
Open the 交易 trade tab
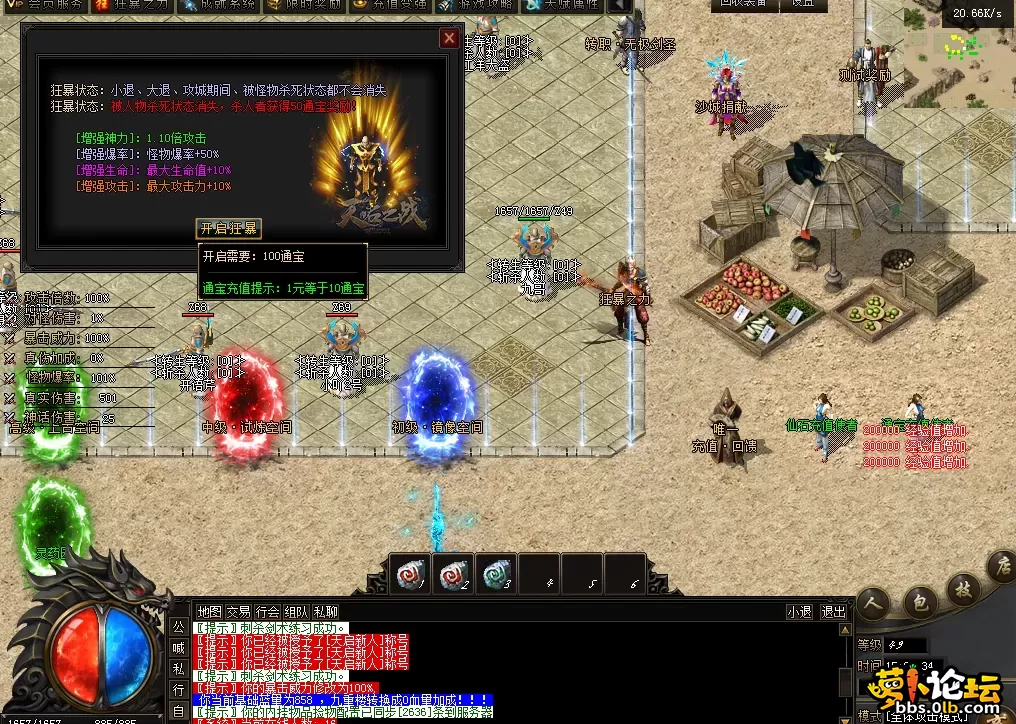pos(238,611)
